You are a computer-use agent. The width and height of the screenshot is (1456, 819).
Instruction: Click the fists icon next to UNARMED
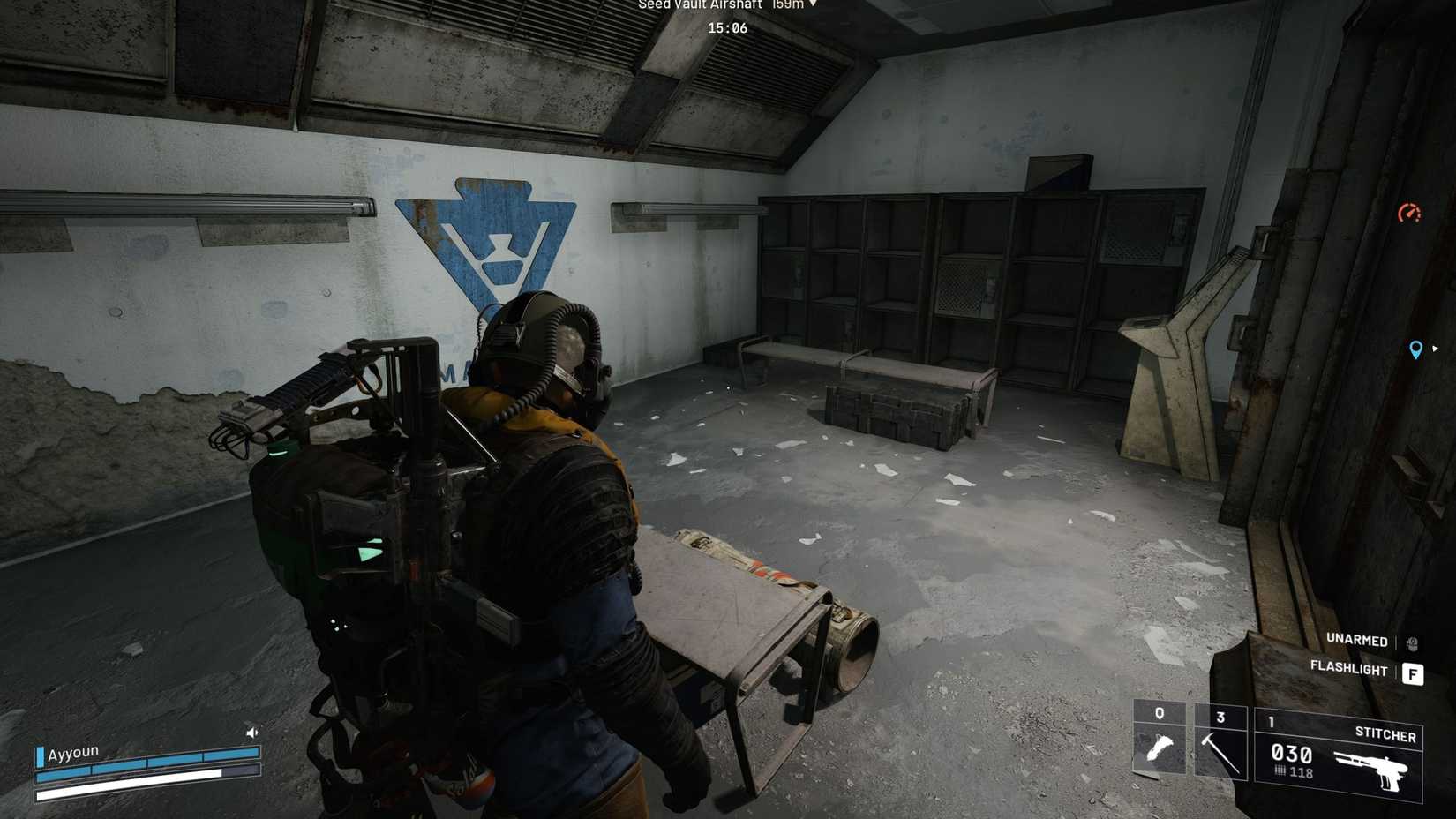pos(1412,642)
